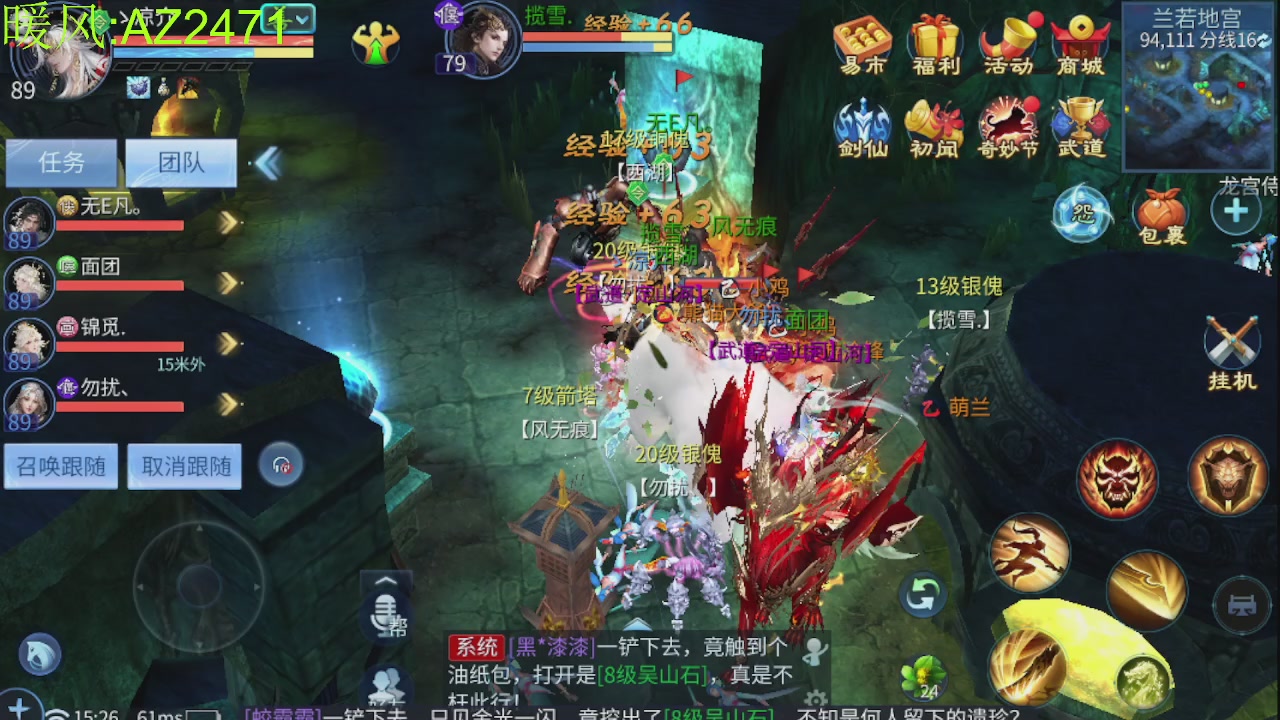Screen dimensions: 1280x720
Task: Switch to the 任务 (Quest) tab
Action: tap(62, 163)
